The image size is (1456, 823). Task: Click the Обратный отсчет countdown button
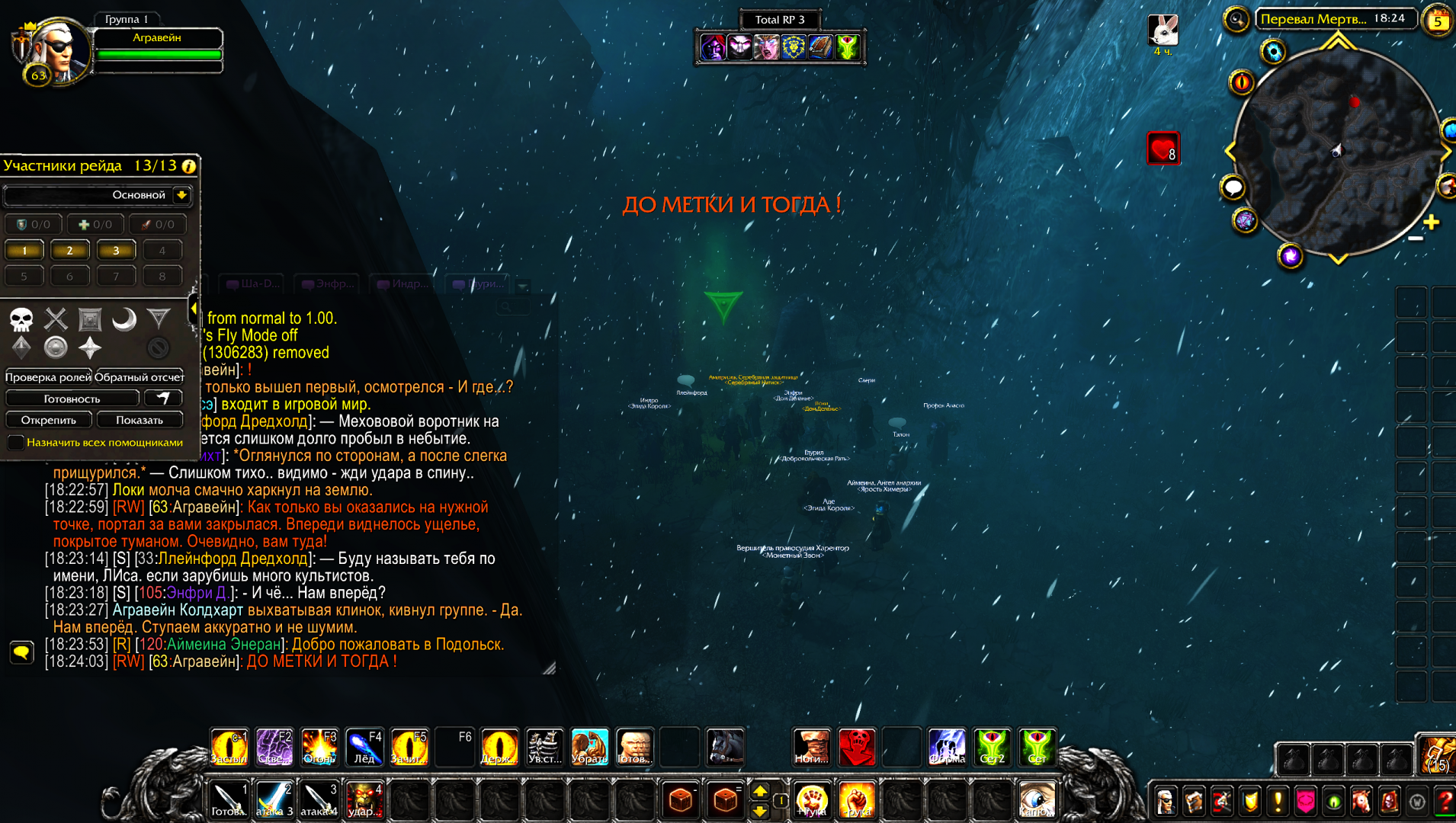[140, 377]
